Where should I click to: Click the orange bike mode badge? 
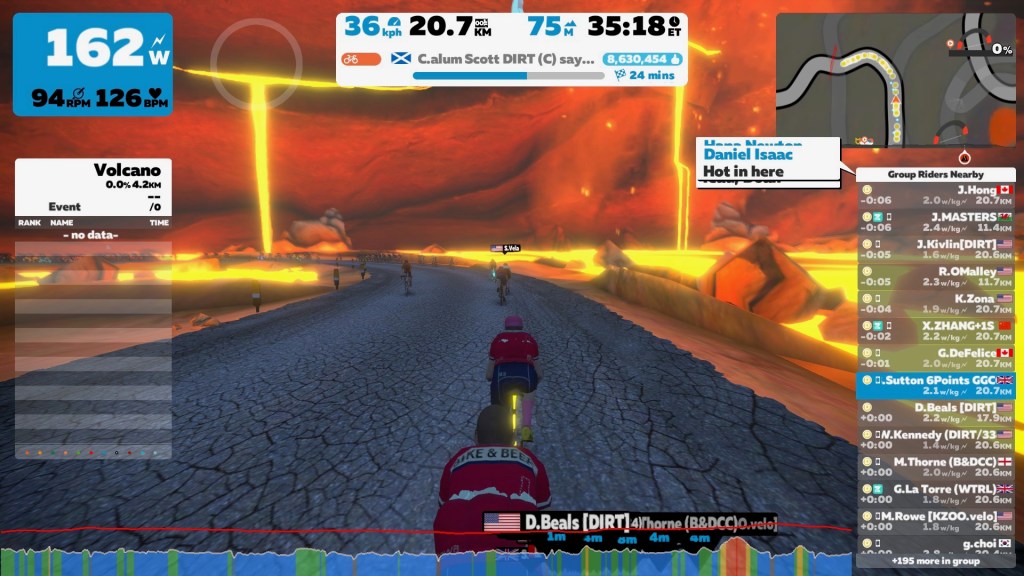[x=361, y=59]
